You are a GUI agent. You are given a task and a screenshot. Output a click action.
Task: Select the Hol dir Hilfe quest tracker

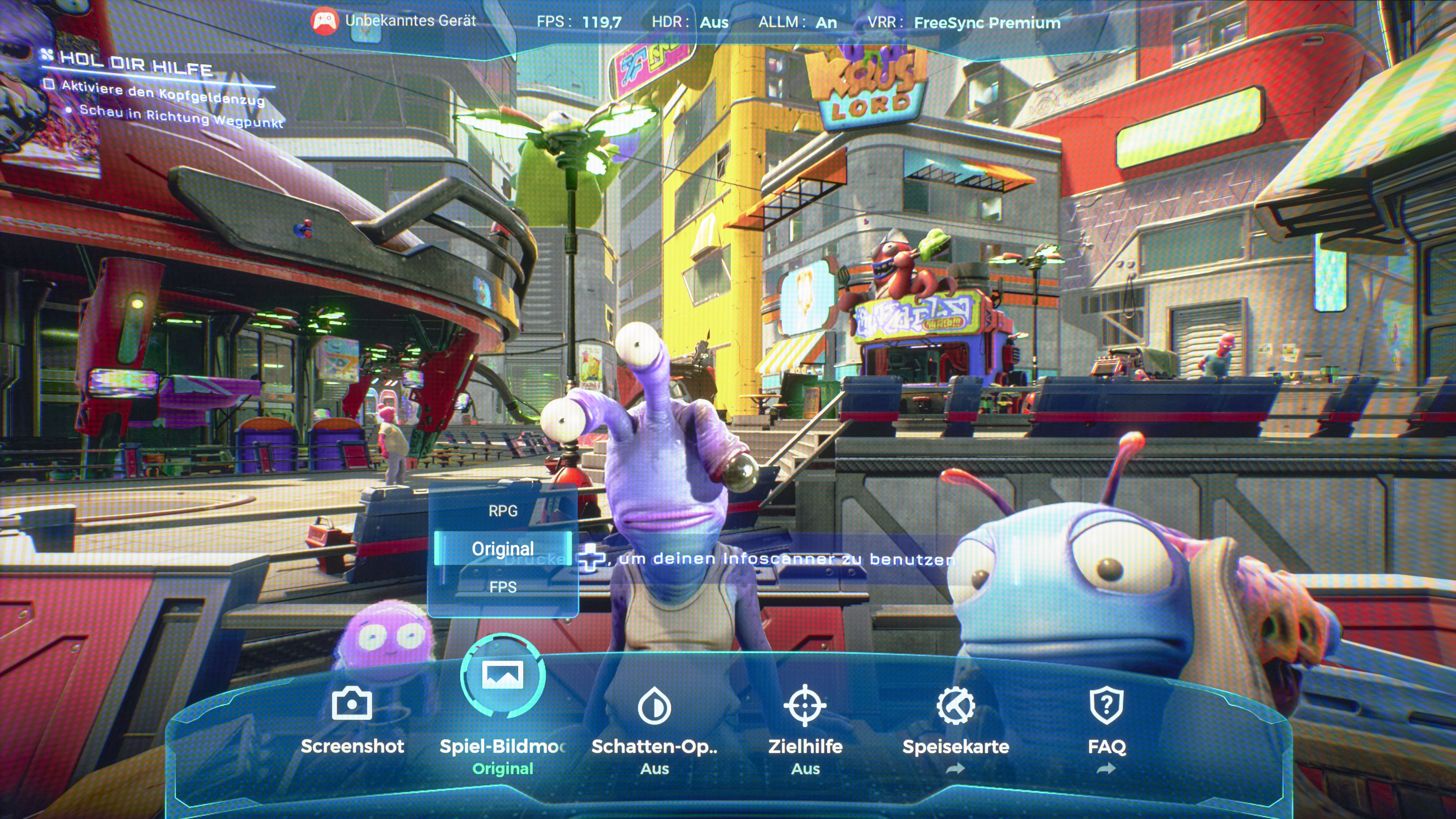coord(136,63)
